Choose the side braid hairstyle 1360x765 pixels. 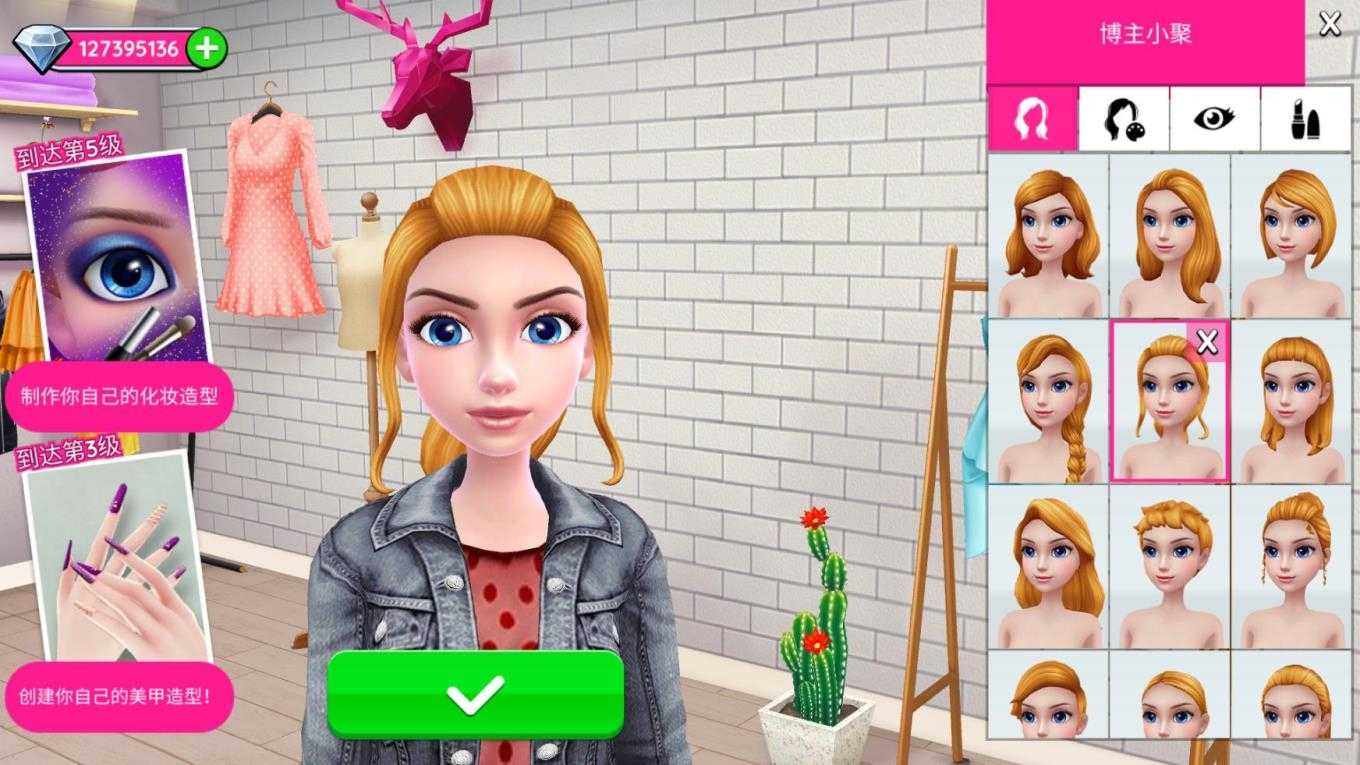pos(1048,402)
